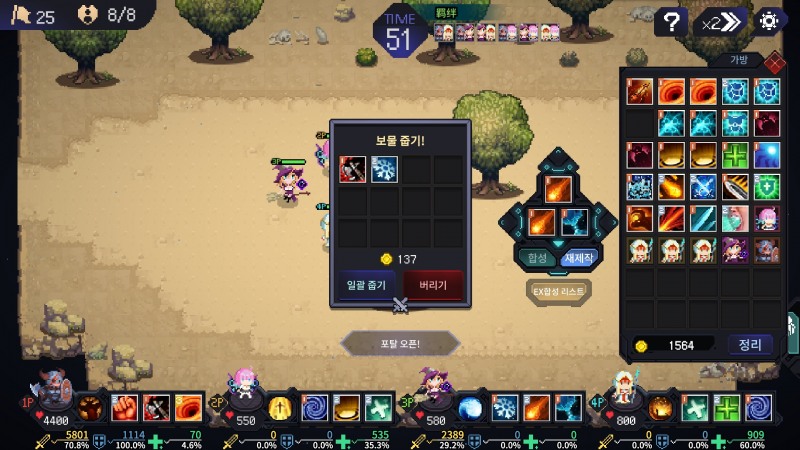This screenshot has height=450, width=800.
Task: Select the blue vortex skill of player 4P
Action: [x=758, y=408]
